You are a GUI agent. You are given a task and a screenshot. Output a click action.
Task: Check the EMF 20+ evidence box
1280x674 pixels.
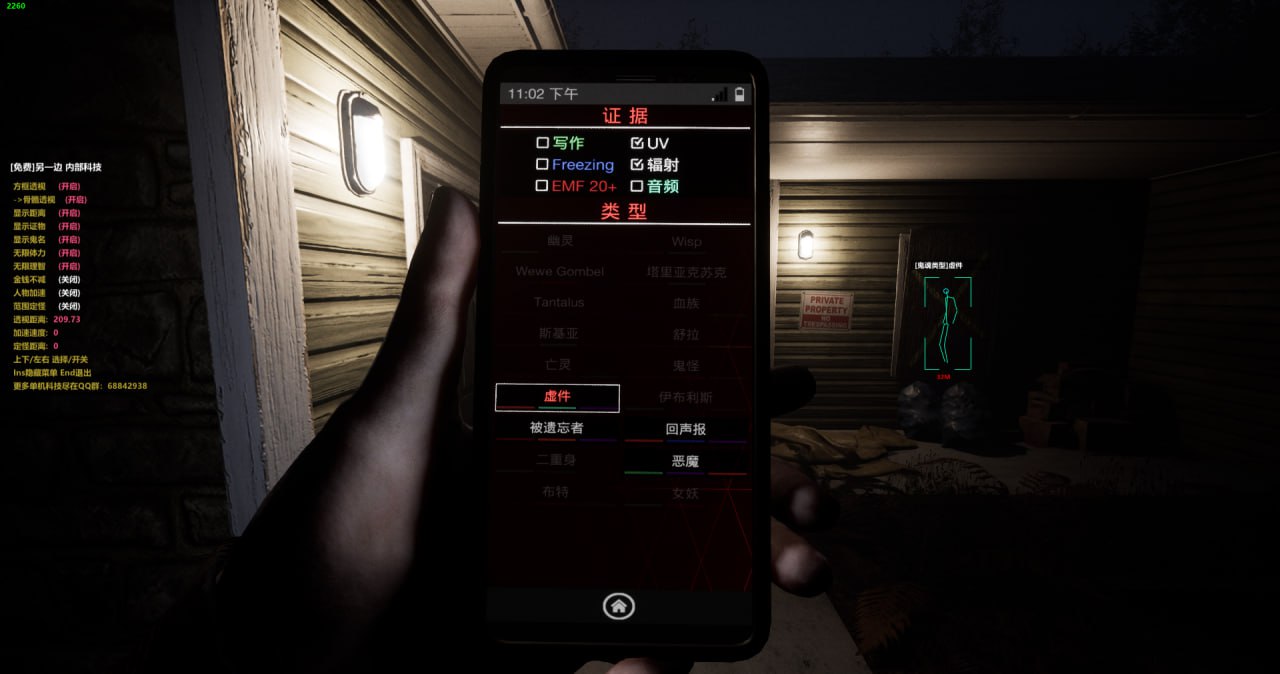(543, 186)
